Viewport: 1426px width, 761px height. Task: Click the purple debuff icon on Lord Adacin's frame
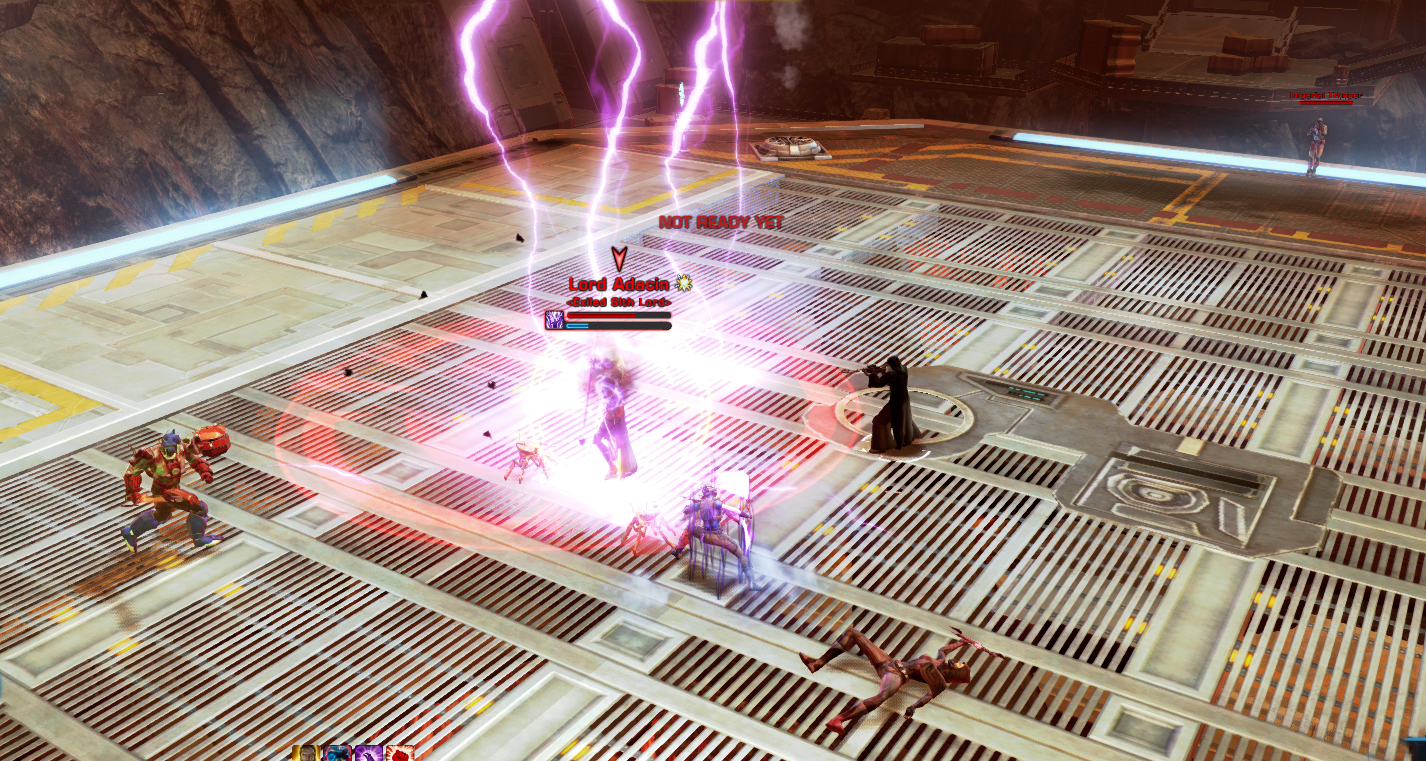(554, 320)
